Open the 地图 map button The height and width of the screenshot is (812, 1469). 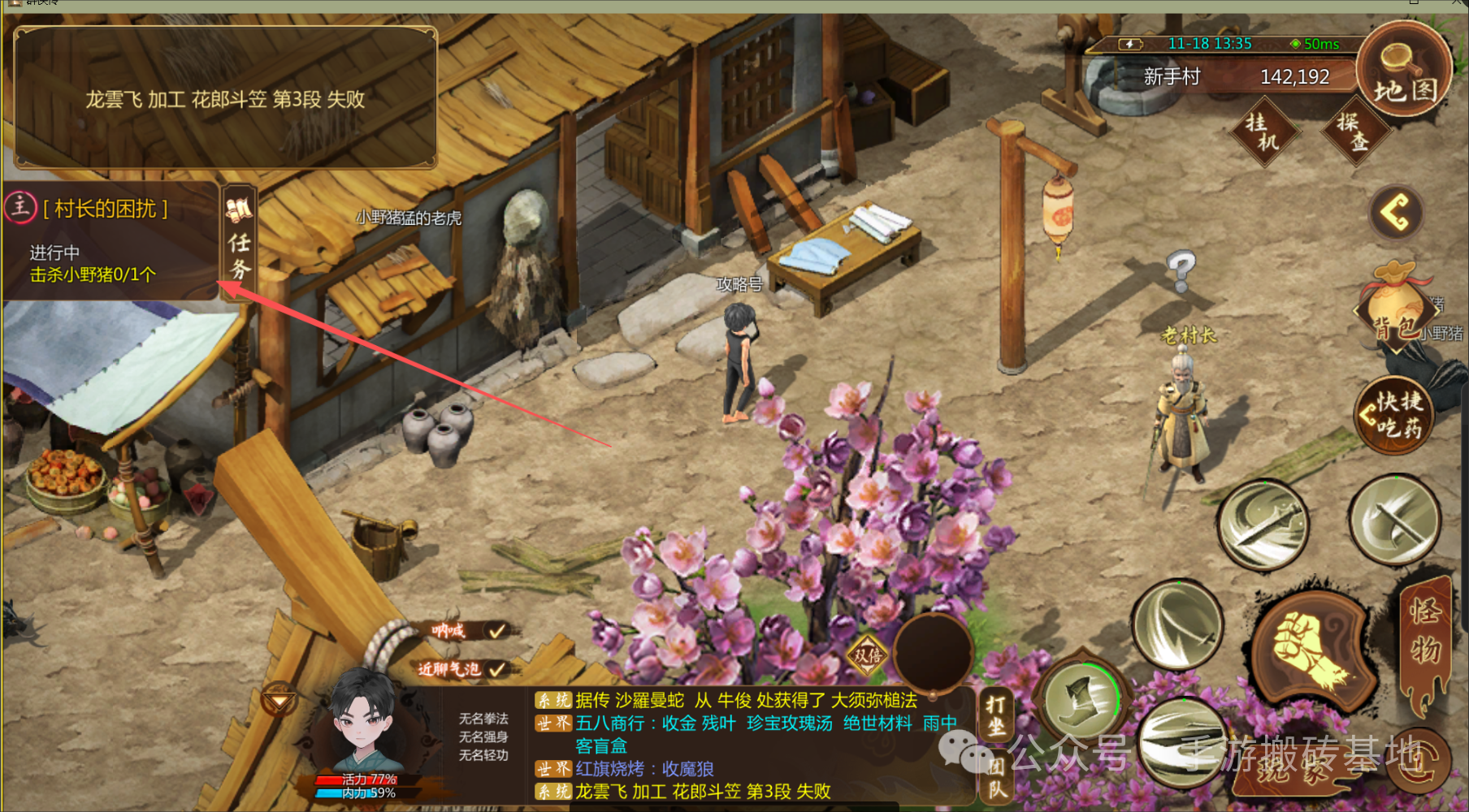coord(1405,73)
